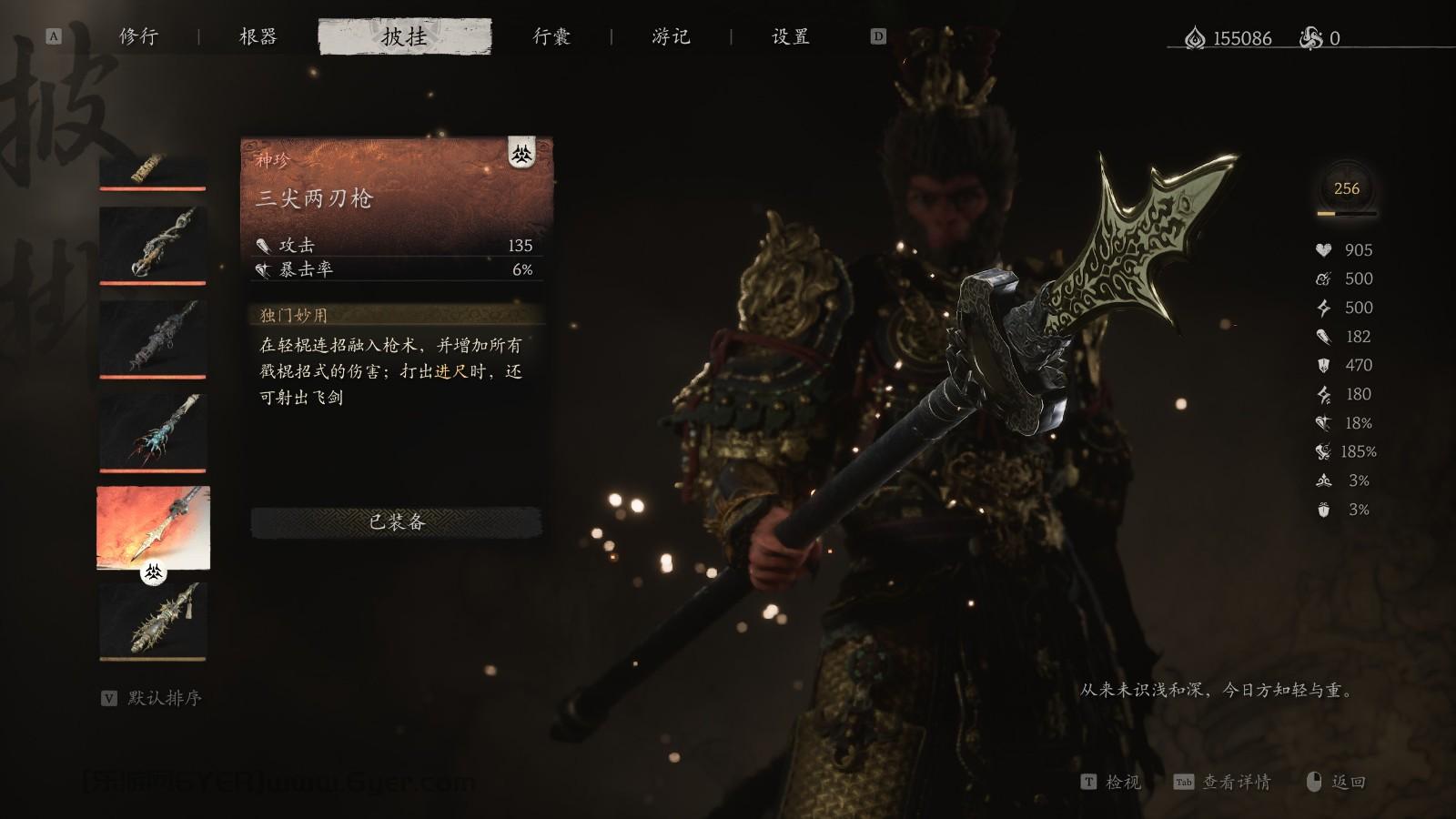Click the health heart icon next to 905
1456x819 pixels.
(x=1325, y=249)
